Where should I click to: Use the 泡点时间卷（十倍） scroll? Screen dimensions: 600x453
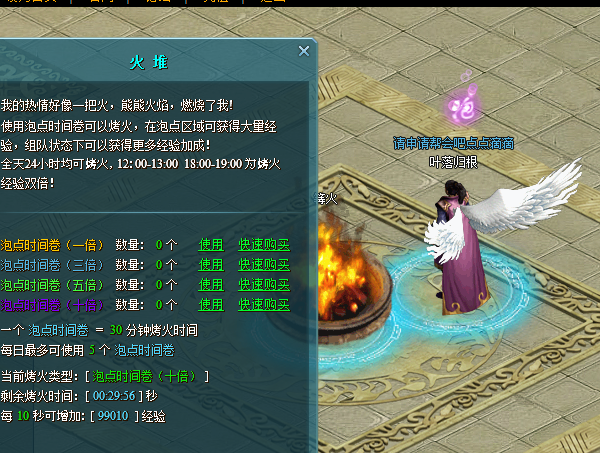click(x=211, y=304)
